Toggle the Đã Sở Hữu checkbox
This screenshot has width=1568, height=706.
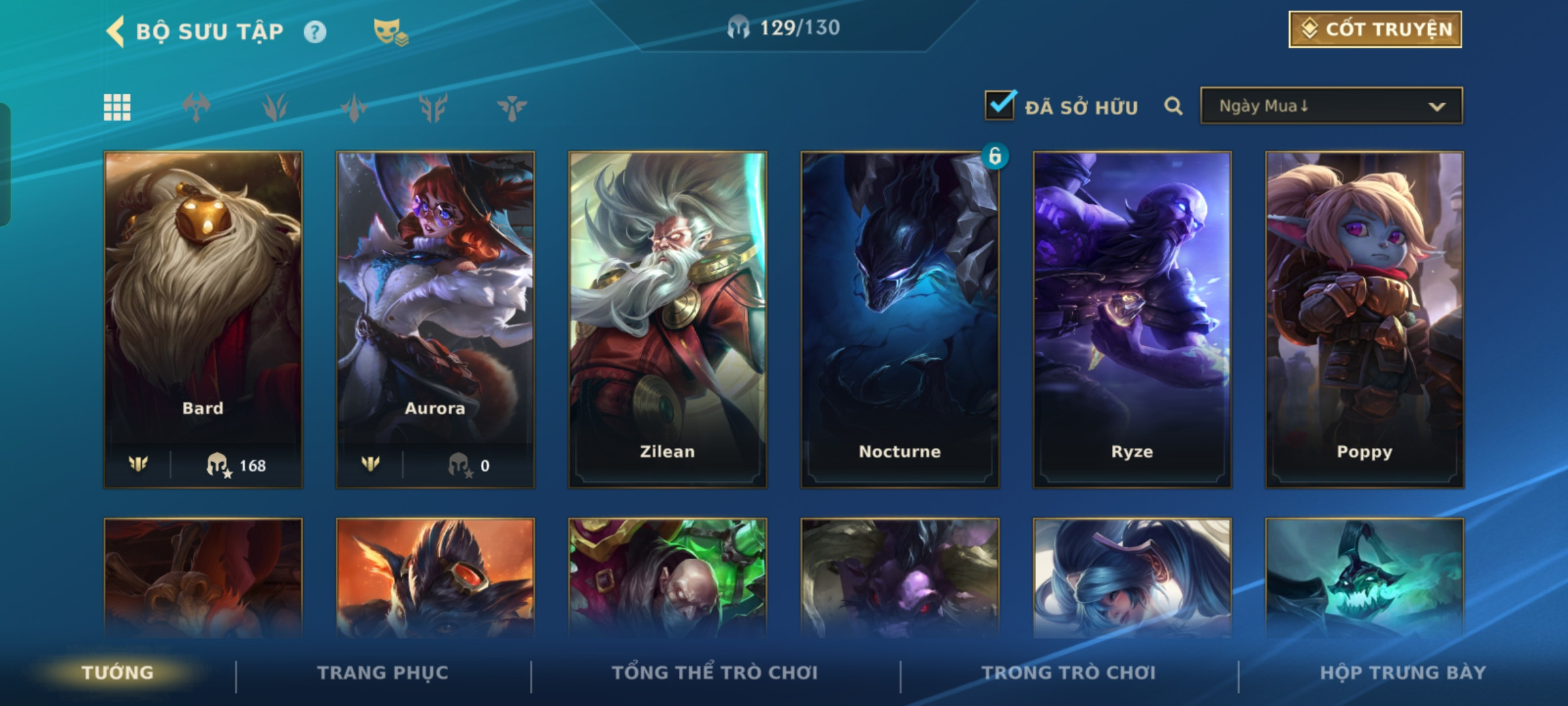(1000, 106)
